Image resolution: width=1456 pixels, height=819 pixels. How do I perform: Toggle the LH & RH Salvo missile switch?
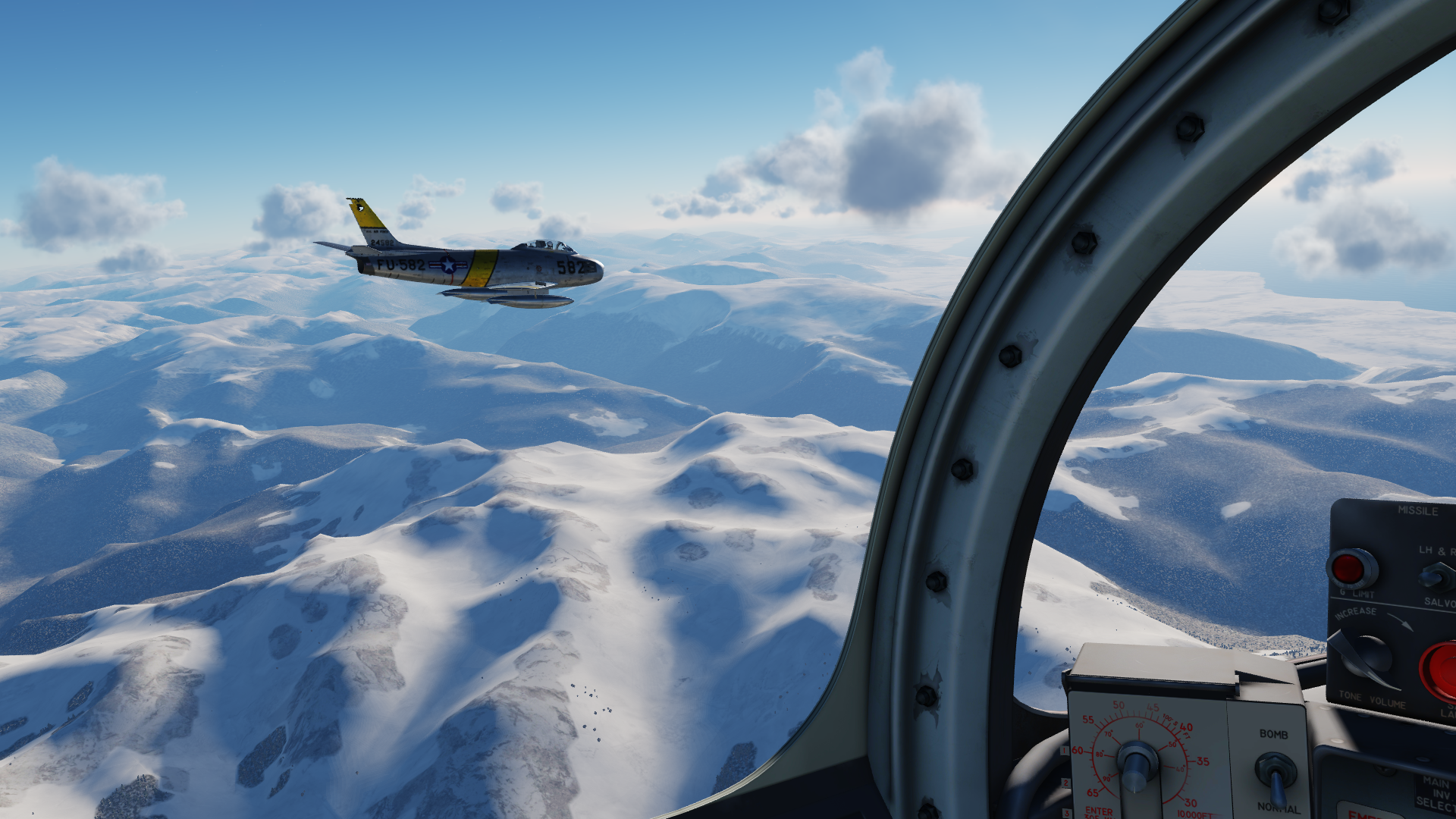[x=1439, y=578]
